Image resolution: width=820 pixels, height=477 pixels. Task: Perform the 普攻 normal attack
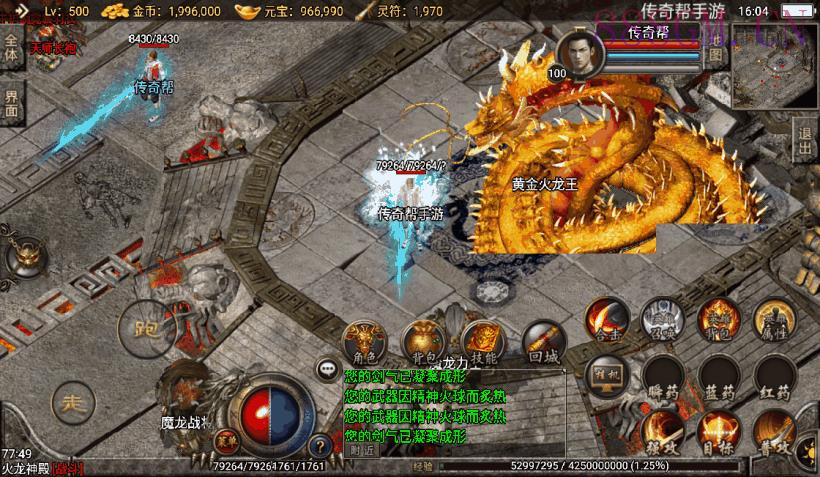click(x=776, y=433)
